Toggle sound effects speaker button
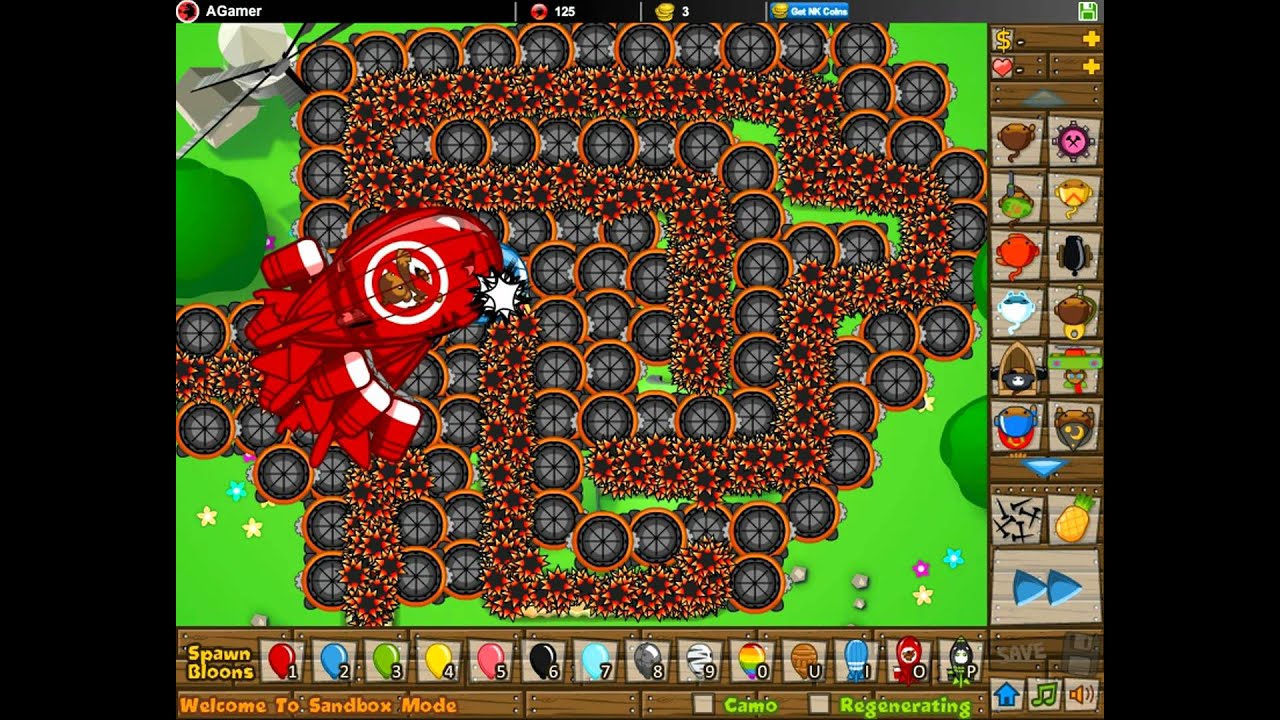1280x720 pixels. click(1082, 693)
